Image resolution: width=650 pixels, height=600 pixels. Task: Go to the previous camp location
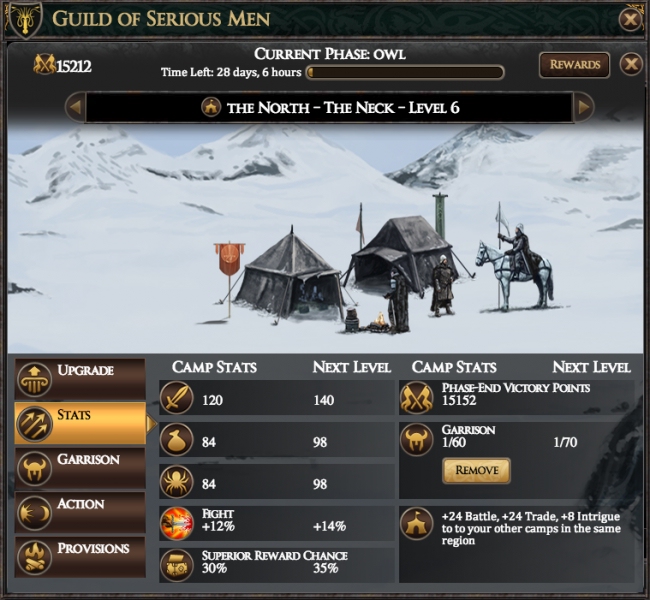click(x=74, y=107)
